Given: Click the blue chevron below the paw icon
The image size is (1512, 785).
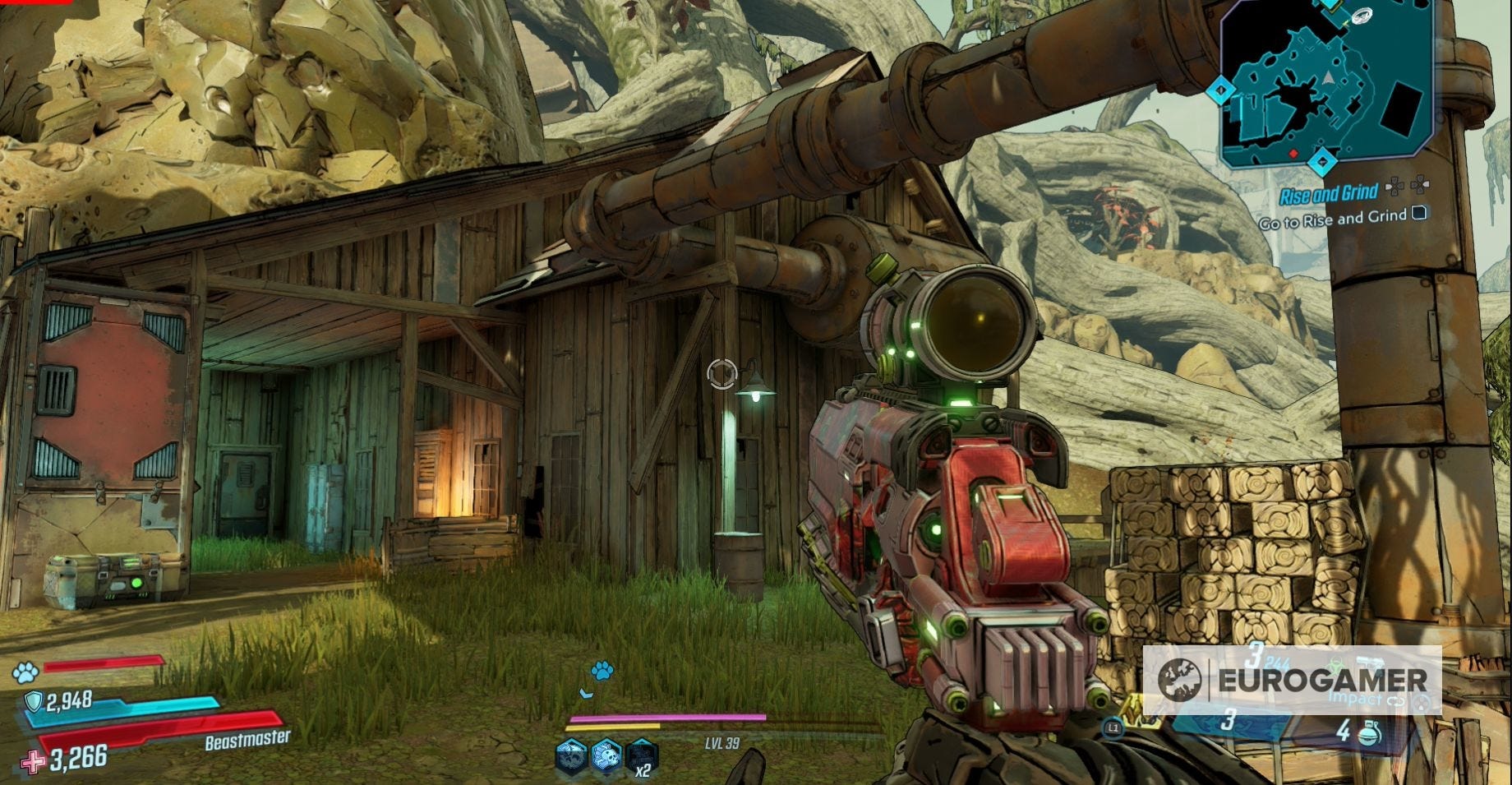Looking at the screenshot, I should pyautogui.click(x=586, y=693).
